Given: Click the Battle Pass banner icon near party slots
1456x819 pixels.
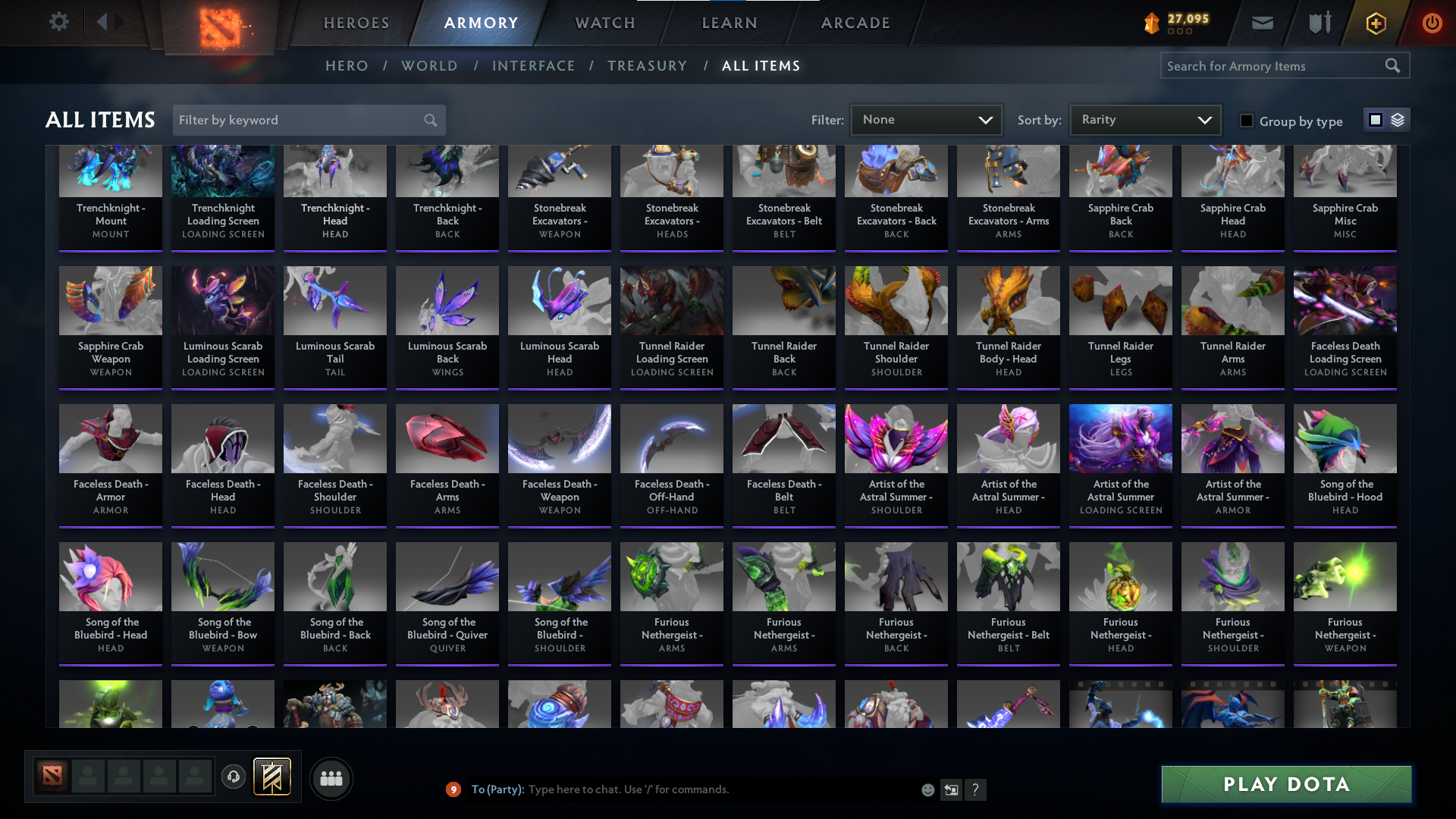Looking at the screenshot, I should pyautogui.click(x=273, y=777).
